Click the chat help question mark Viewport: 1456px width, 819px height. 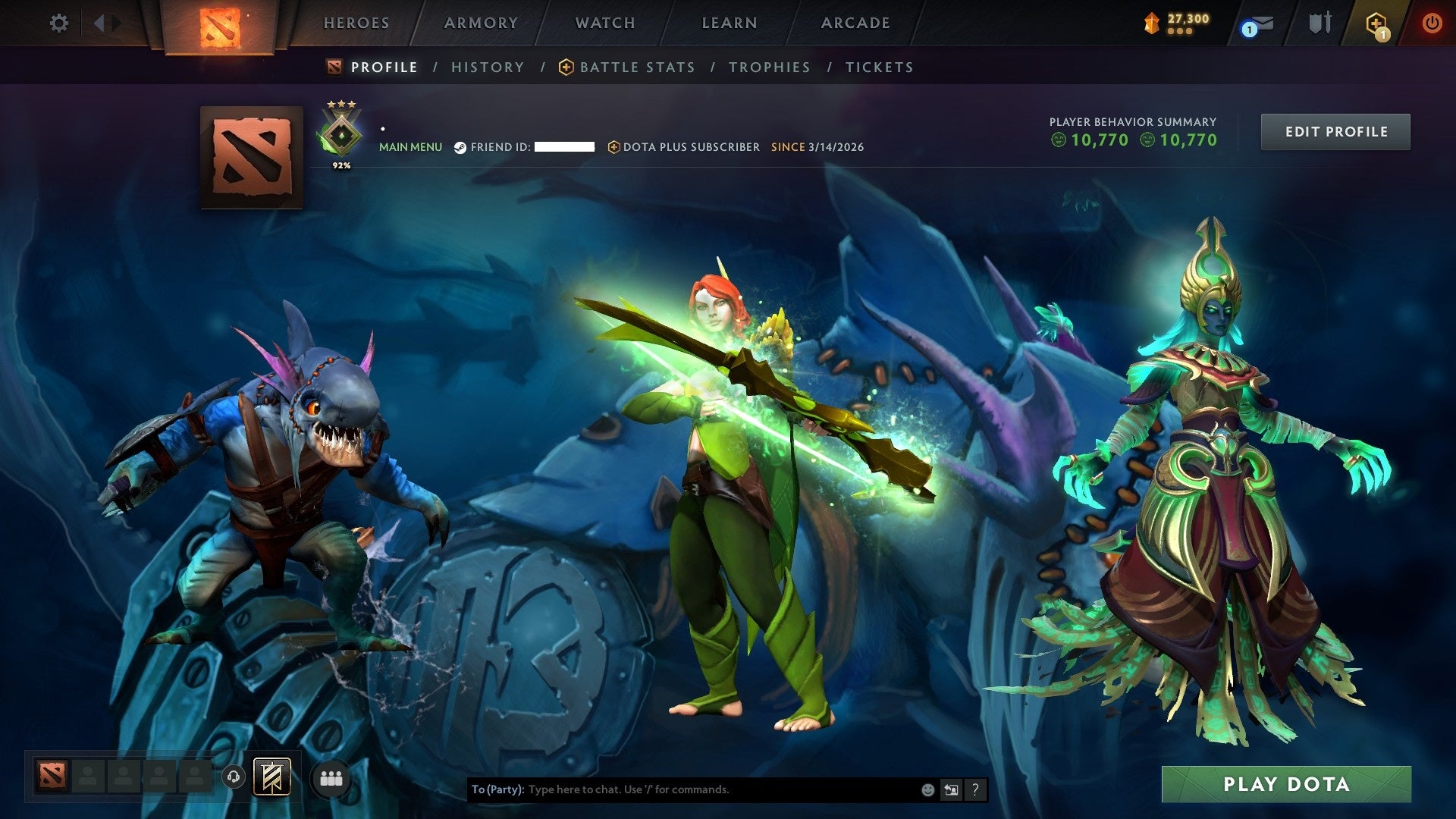click(975, 789)
